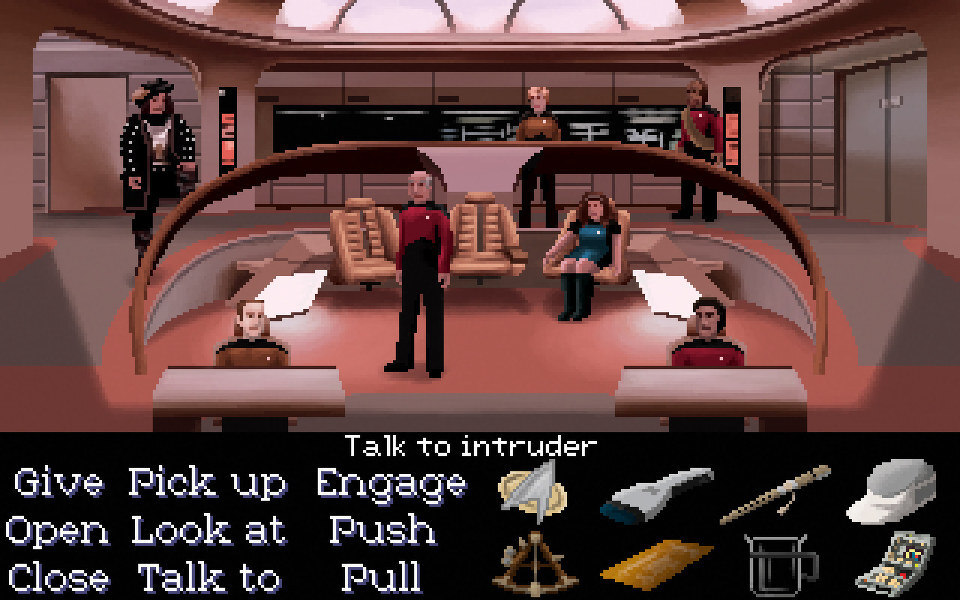Select the wooden sextant inventory item
The image size is (960, 600).
pyautogui.click(x=530, y=563)
